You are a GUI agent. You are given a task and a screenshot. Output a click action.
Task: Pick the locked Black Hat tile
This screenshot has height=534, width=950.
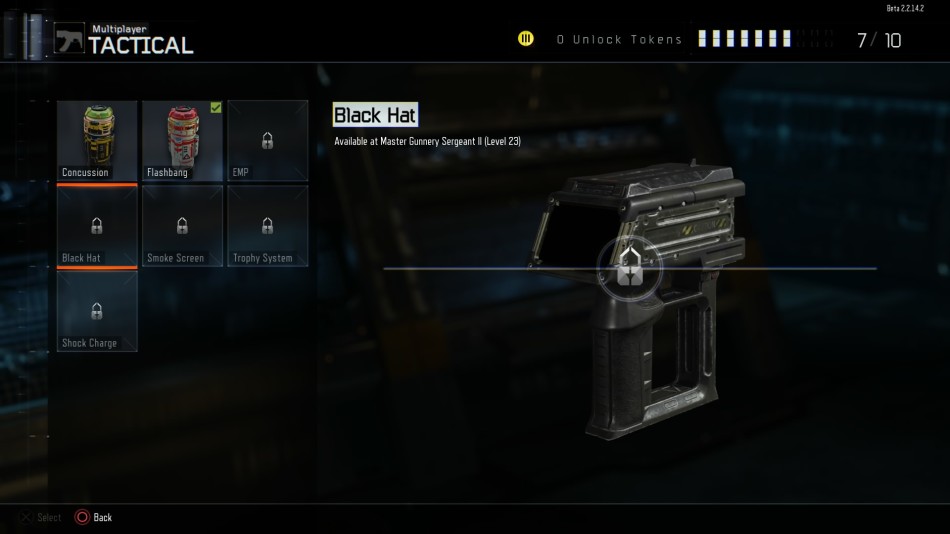pyautogui.click(x=97, y=227)
